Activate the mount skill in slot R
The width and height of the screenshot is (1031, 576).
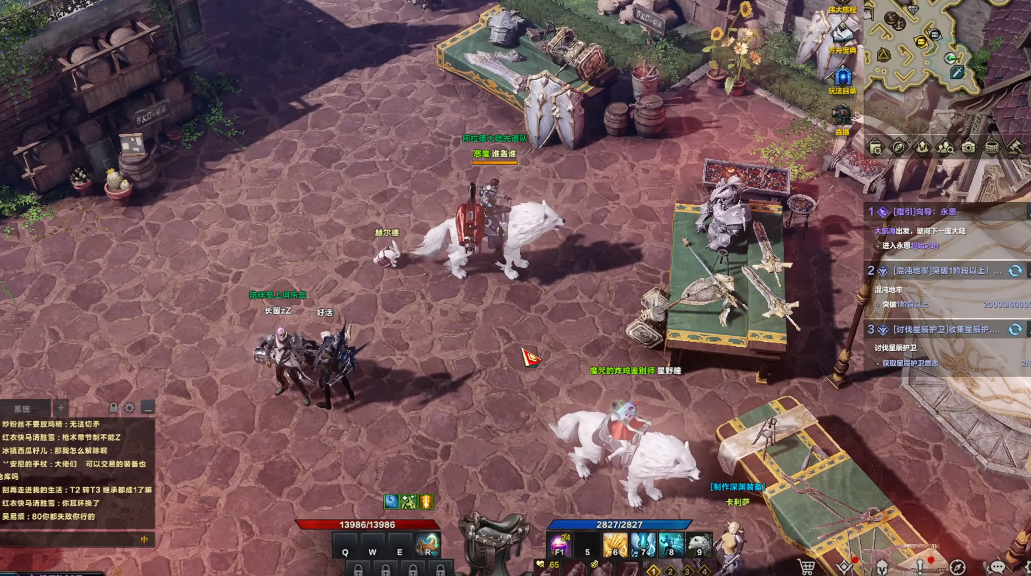tap(427, 548)
